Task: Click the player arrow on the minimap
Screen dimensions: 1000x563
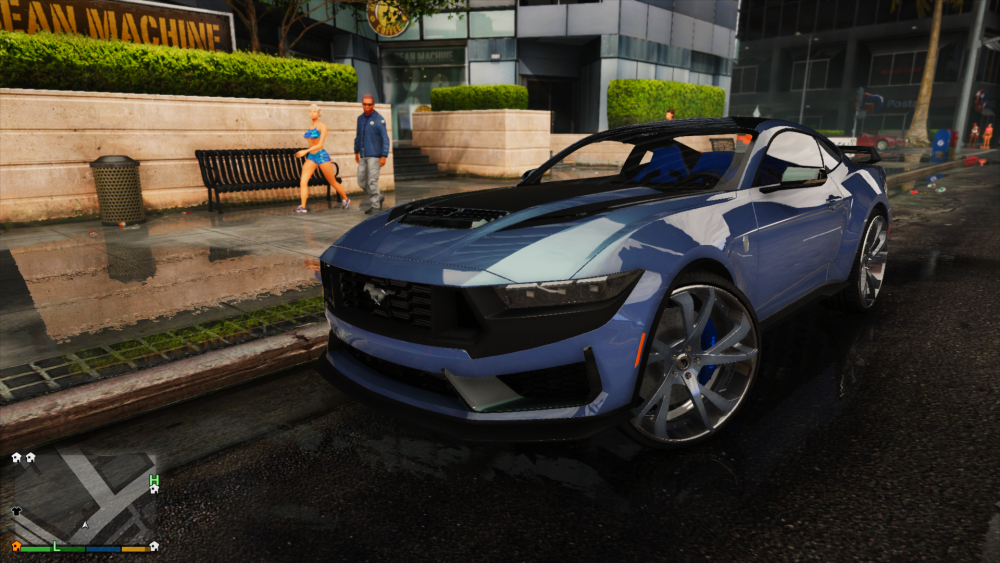Action: [85, 523]
